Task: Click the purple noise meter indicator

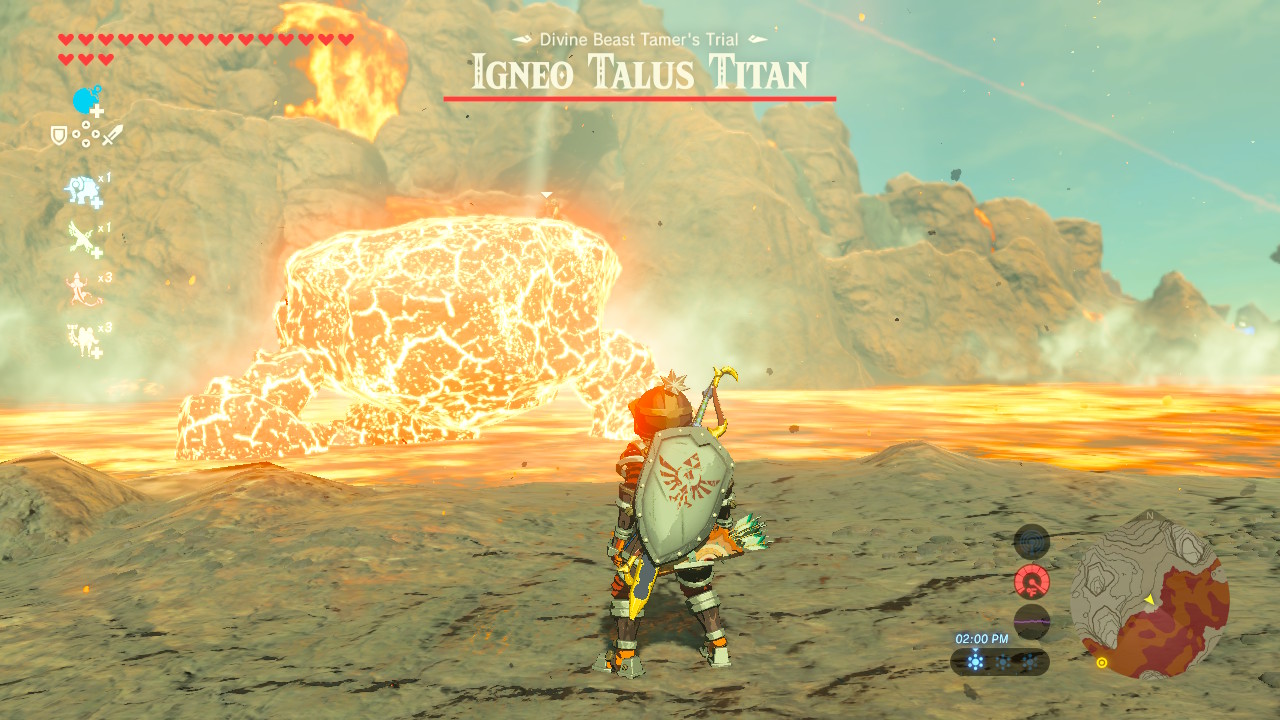Action: click(x=1033, y=619)
